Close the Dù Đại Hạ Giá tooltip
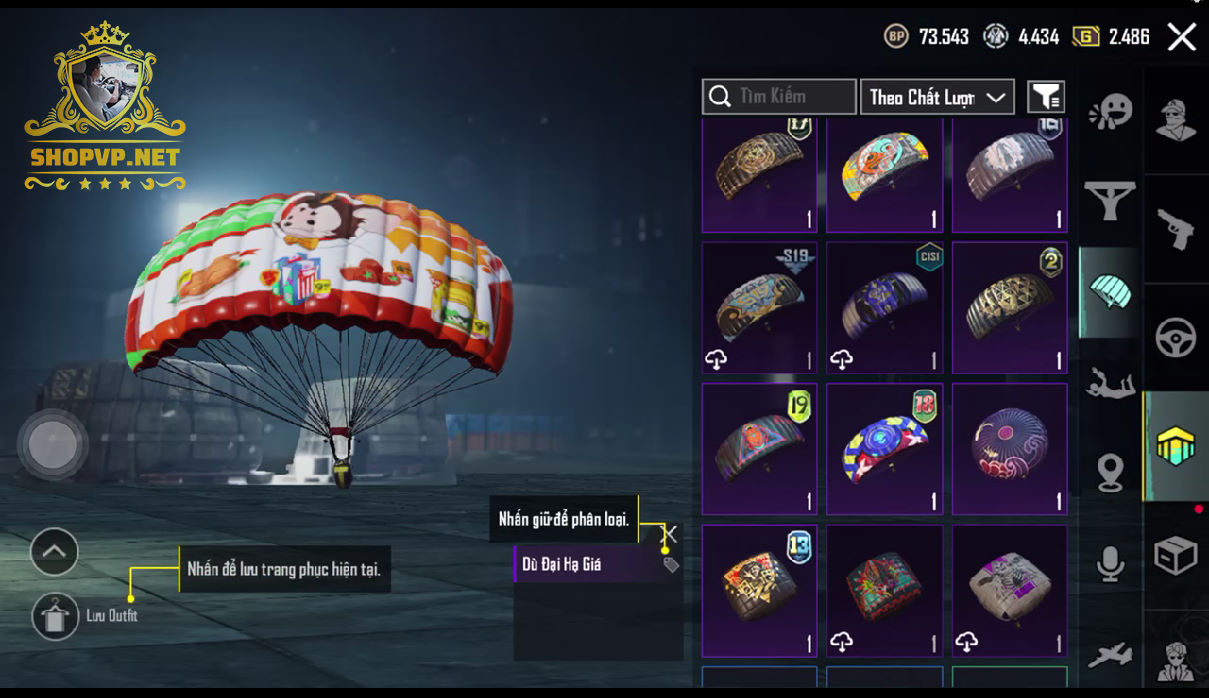 670,535
